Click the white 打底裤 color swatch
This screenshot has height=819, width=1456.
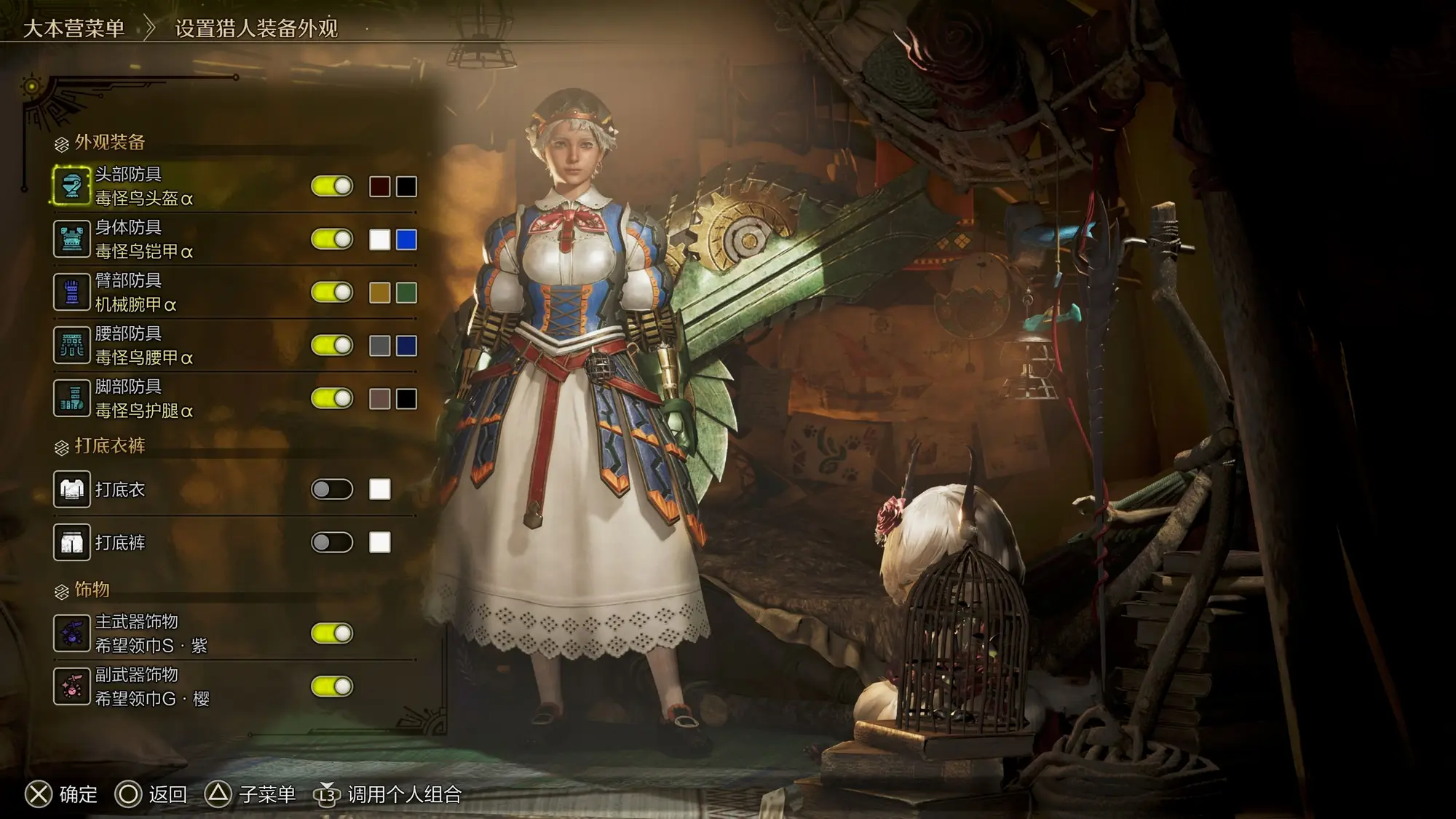point(379,542)
